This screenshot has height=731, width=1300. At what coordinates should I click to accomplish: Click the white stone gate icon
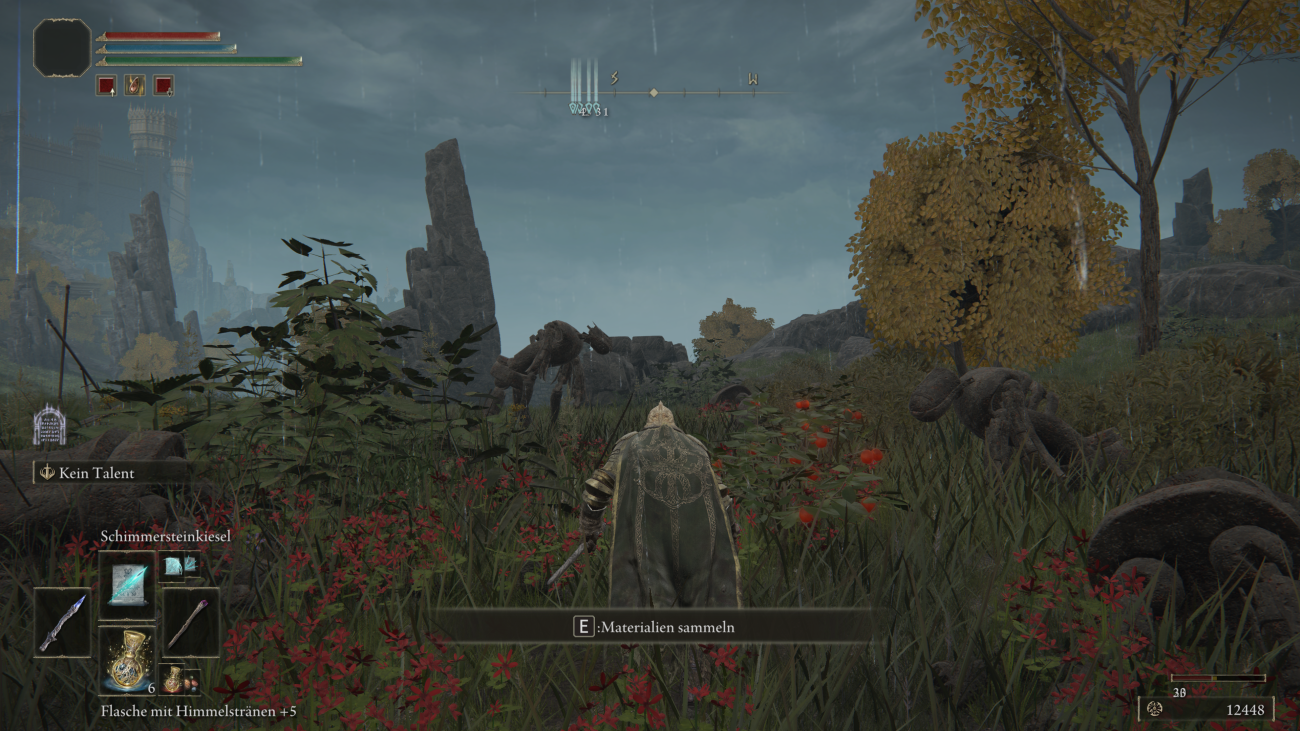[x=50, y=426]
